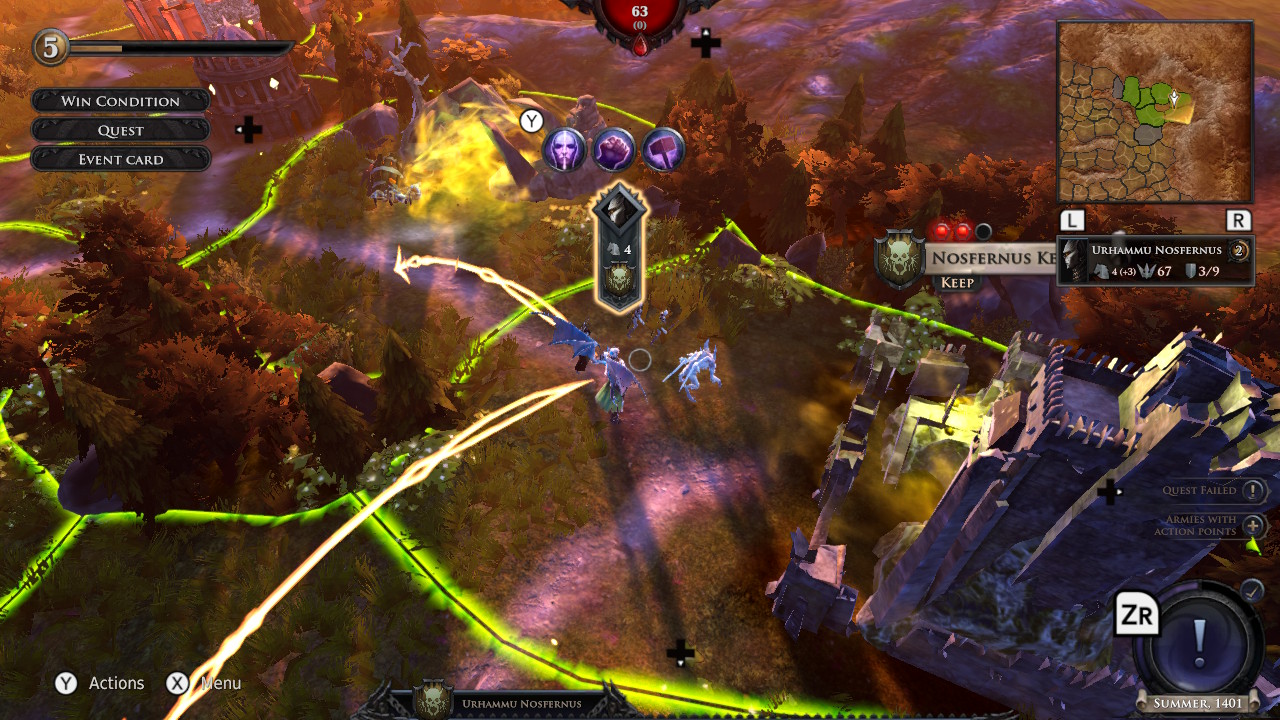Open the Actions menu via the Y prompt

65,683
